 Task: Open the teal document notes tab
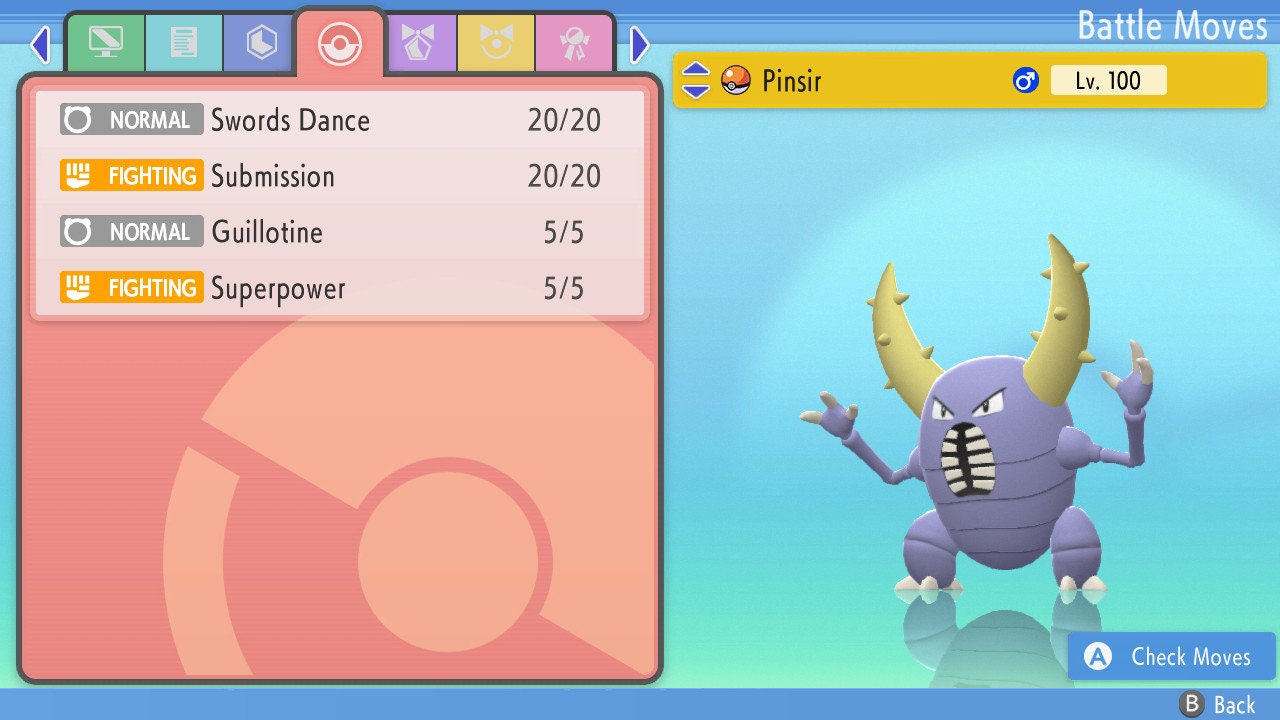point(183,43)
